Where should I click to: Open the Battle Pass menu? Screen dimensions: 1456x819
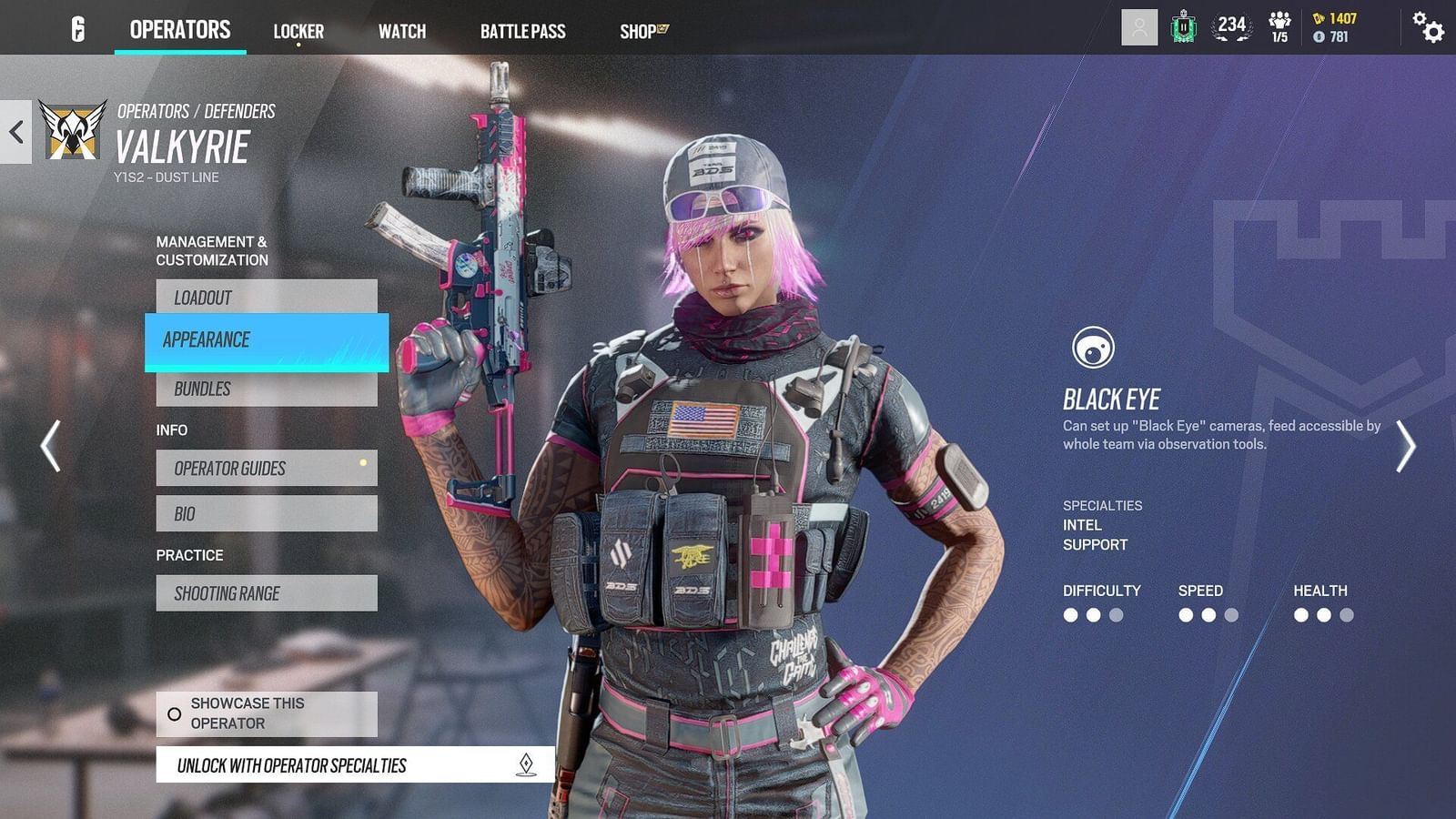tap(523, 30)
